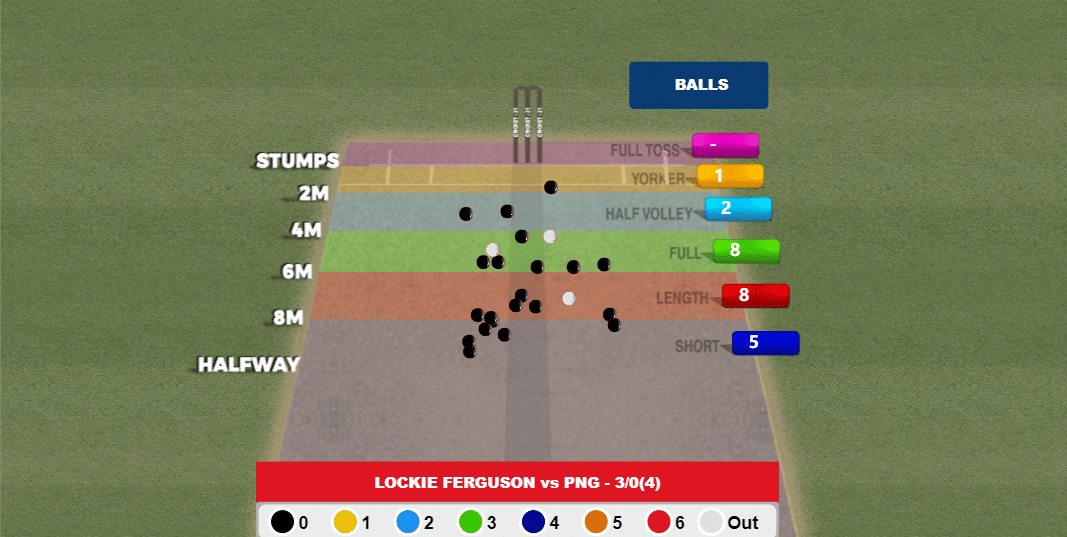The height and width of the screenshot is (537, 1067).
Task: Select the Half Volley count badge
Action: click(738, 209)
